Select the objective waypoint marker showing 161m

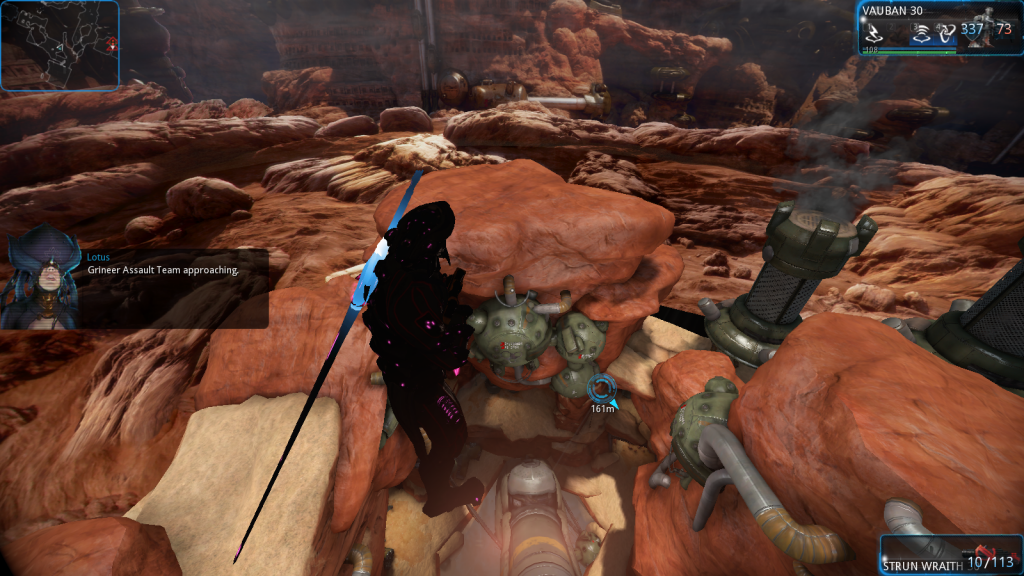click(x=602, y=389)
